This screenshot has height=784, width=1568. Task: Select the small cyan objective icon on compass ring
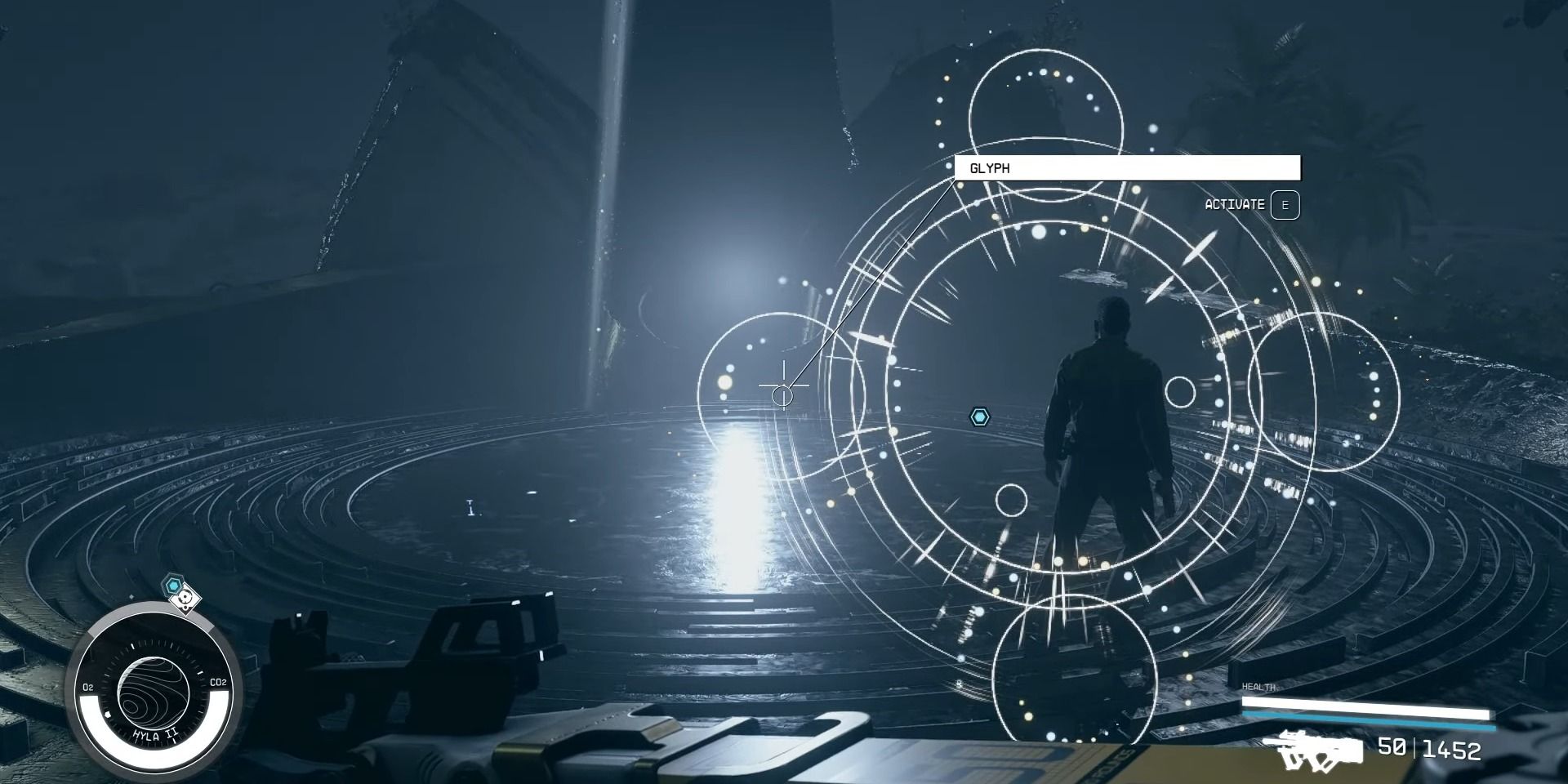tap(172, 585)
